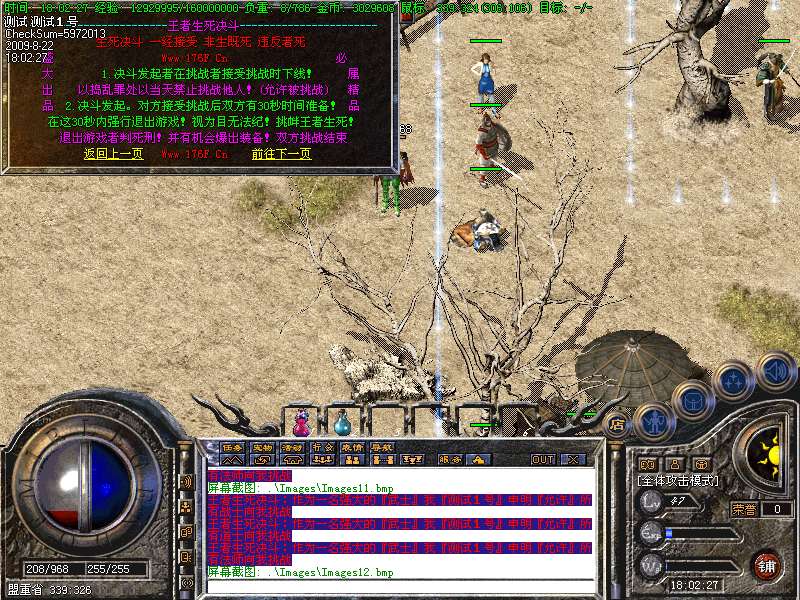The height and width of the screenshot is (600, 800).
Task: Open the next page via 前往下一页
Action: (x=281, y=154)
